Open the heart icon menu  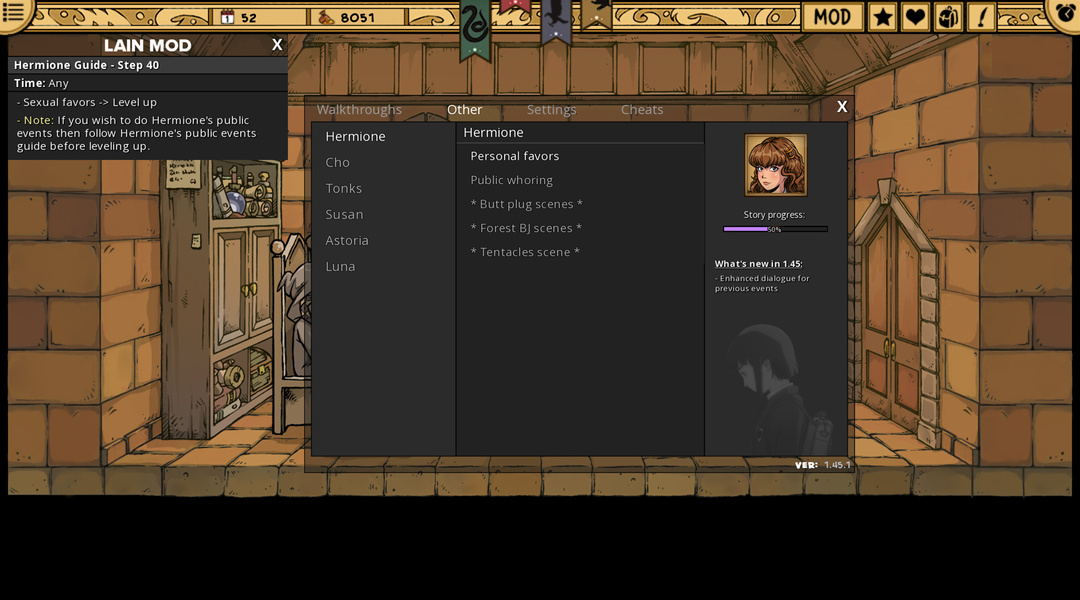915,16
